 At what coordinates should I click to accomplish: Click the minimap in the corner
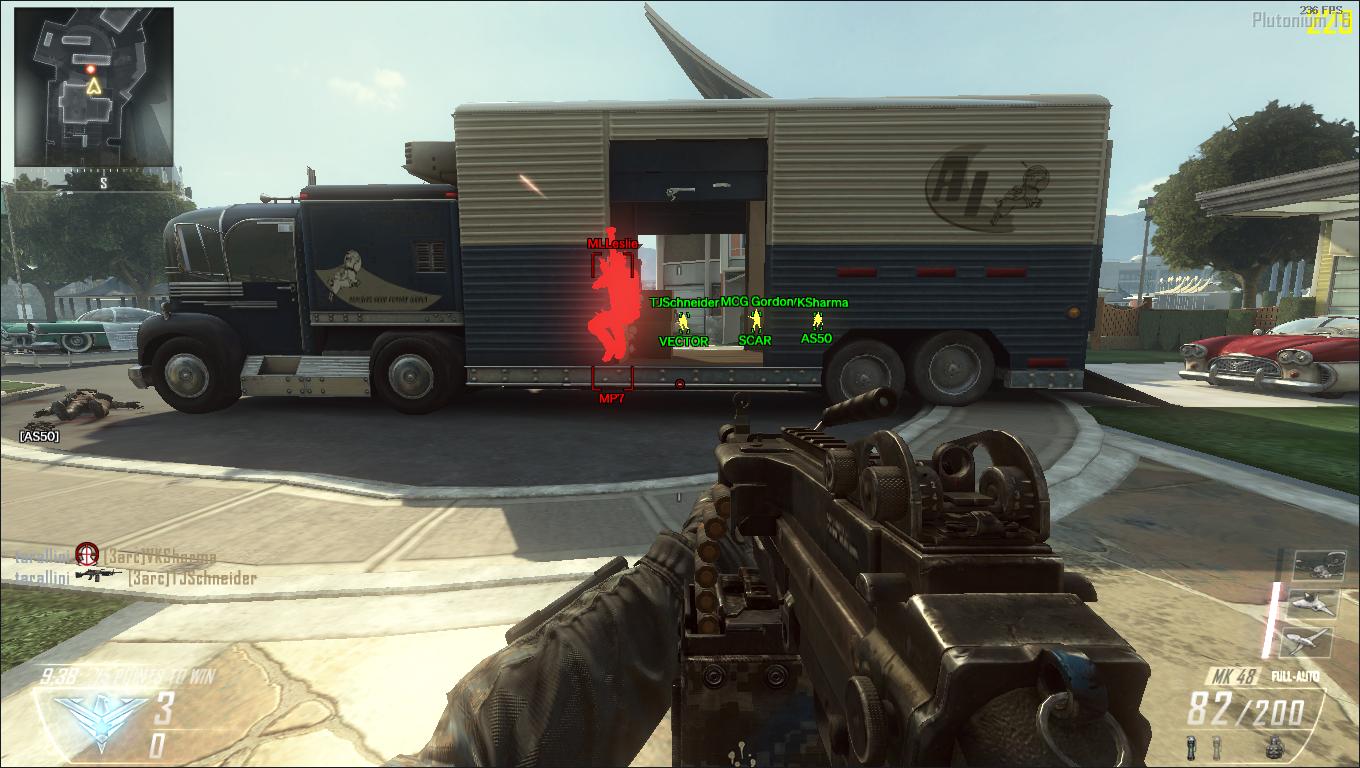93,87
